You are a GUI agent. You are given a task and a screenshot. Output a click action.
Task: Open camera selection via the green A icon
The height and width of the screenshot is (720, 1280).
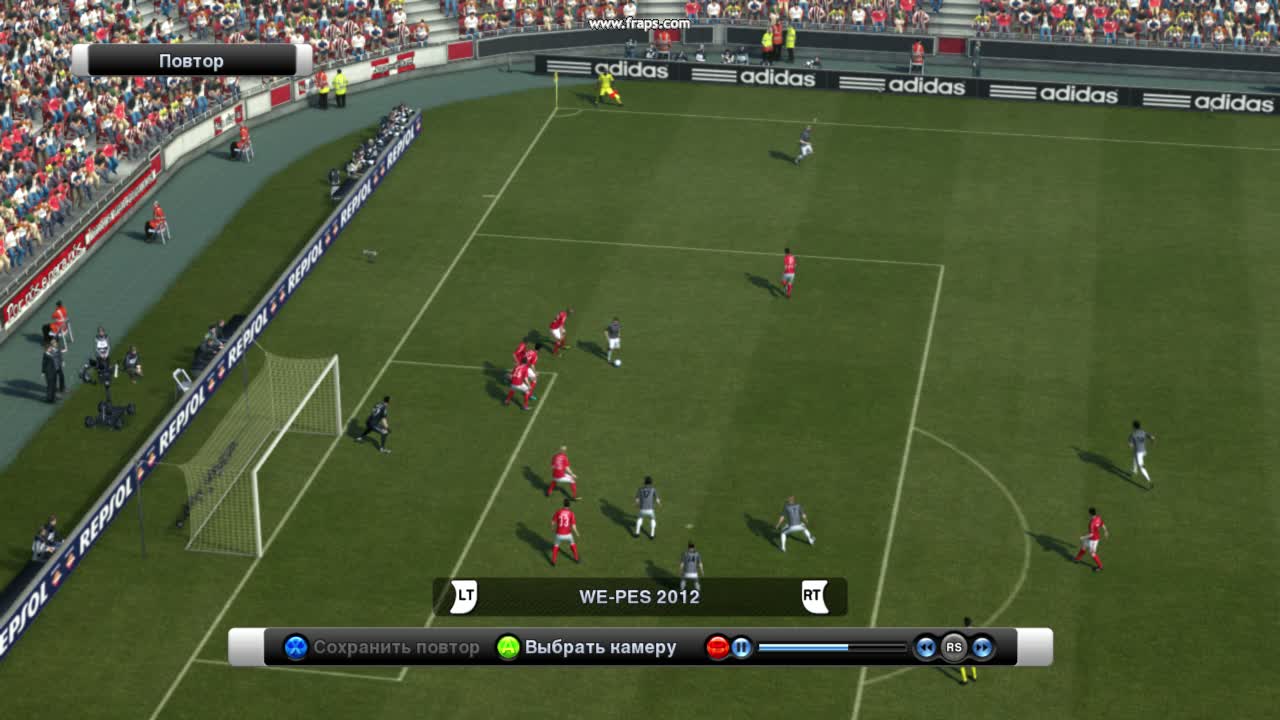(505, 647)
